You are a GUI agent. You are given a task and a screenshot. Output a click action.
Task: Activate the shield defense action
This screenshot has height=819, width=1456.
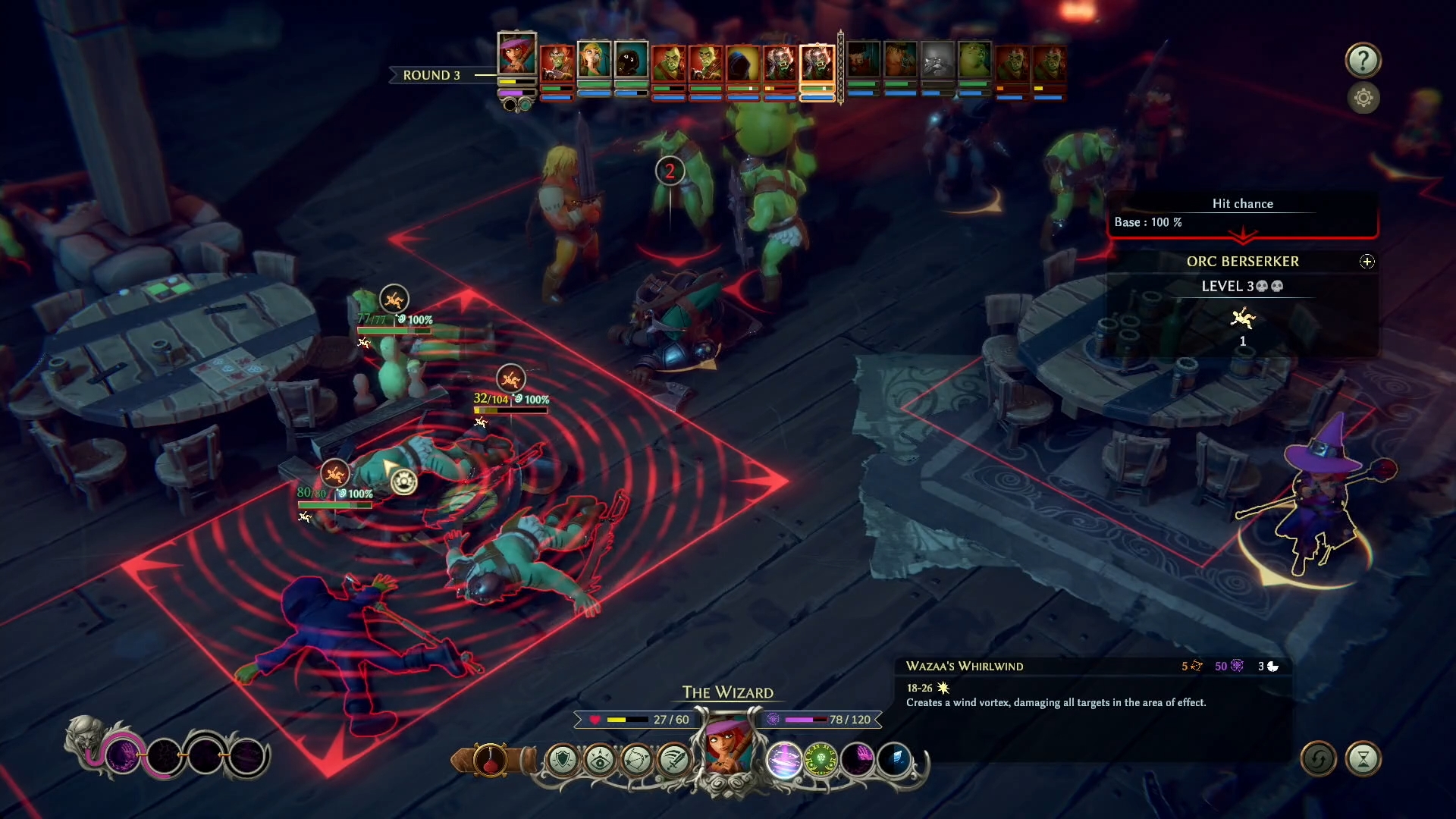click(x=563, y=759)
